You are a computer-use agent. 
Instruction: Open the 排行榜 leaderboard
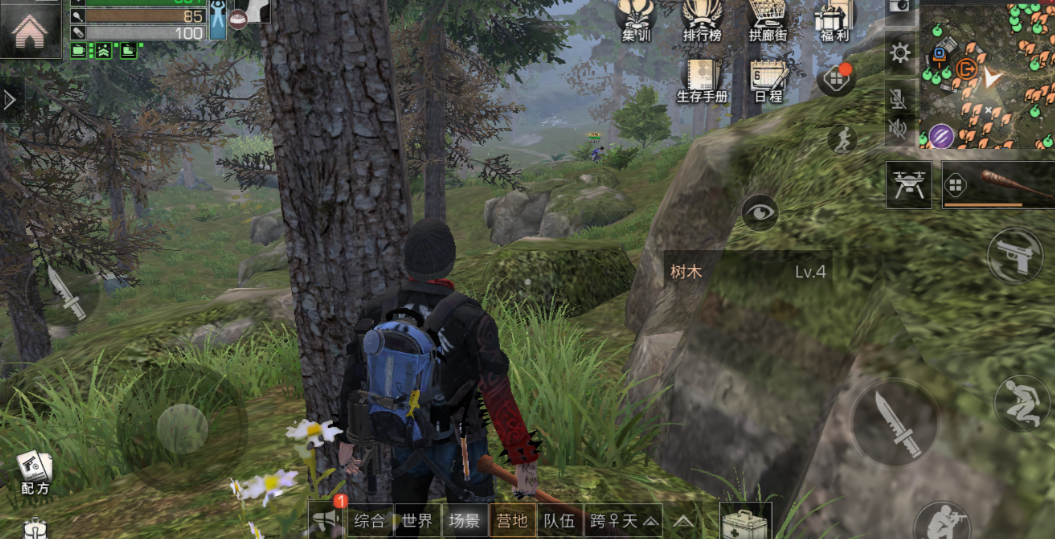(702, 20)
